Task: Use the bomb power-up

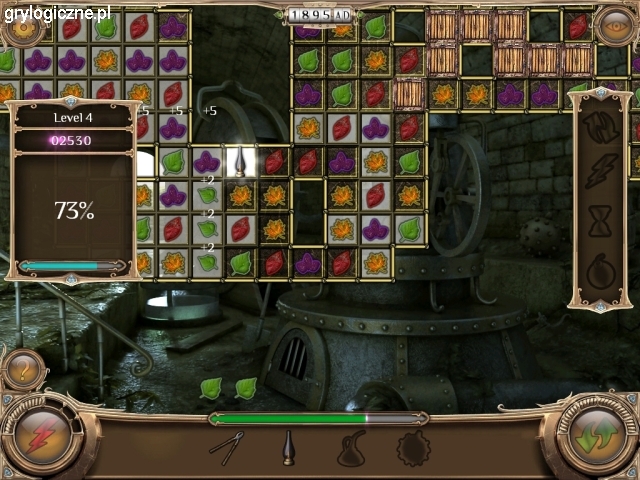Action: 600,271
